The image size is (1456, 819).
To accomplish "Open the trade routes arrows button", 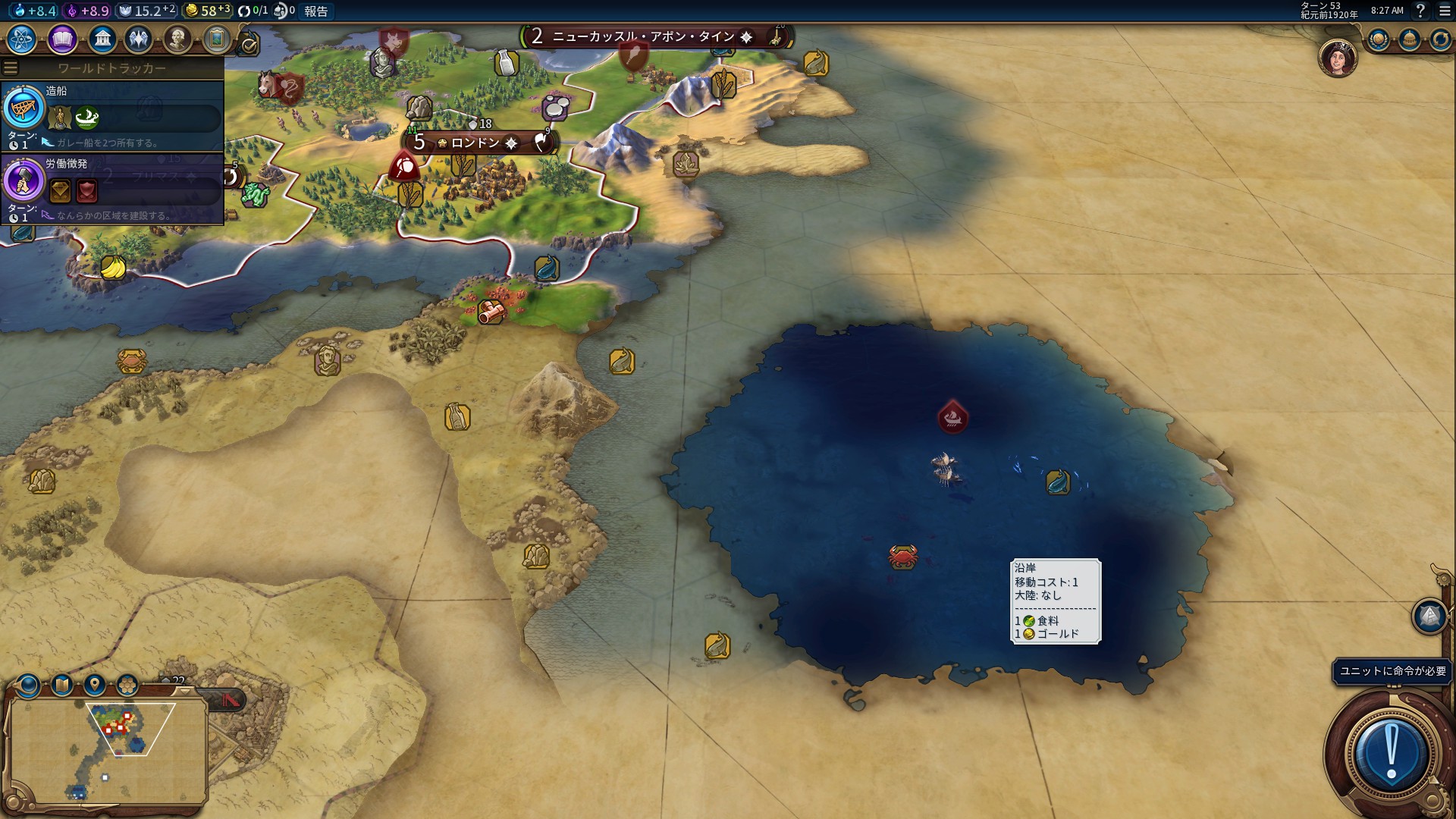I will (1439, 39).
